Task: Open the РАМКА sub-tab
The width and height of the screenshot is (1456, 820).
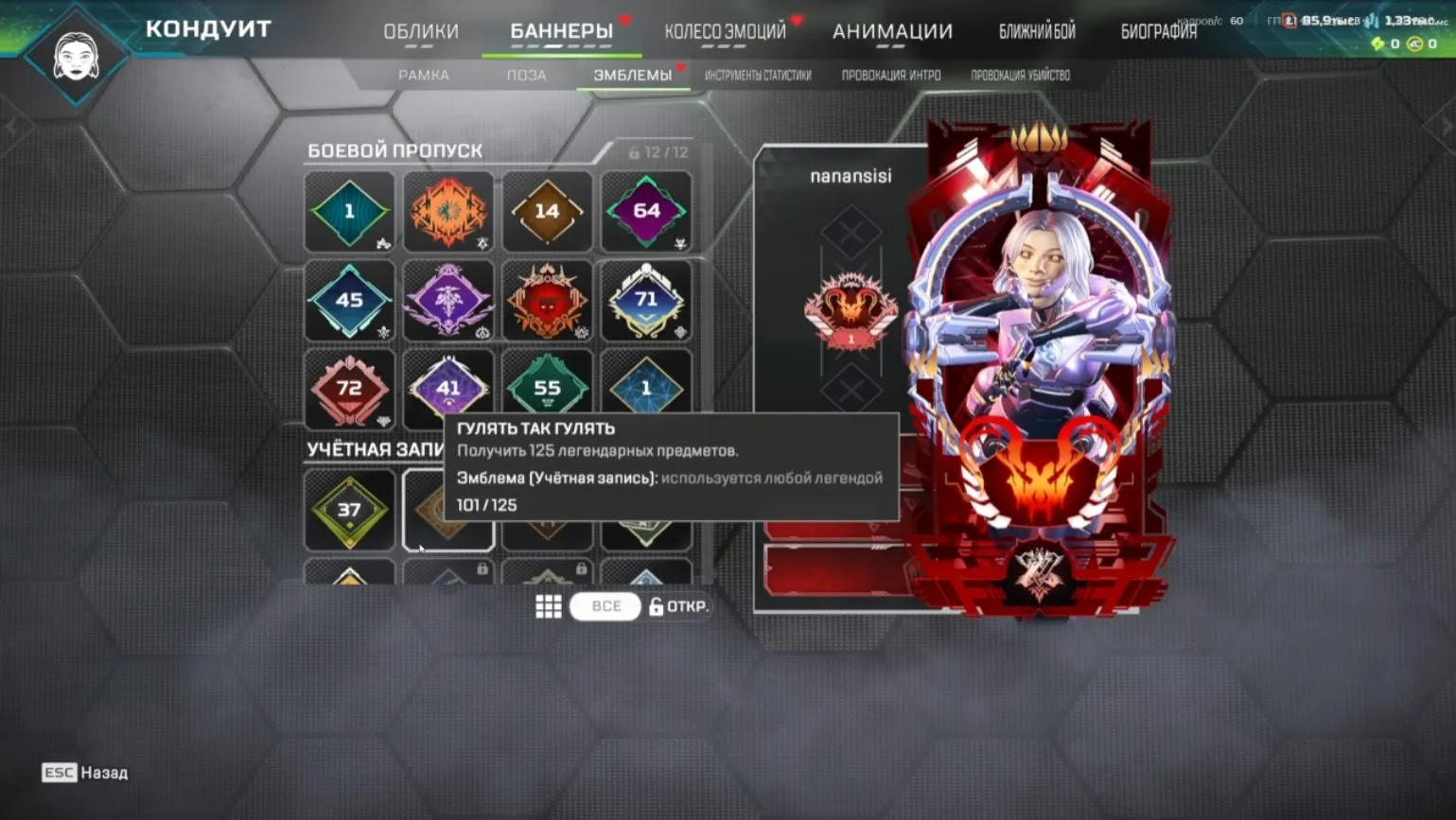Action: tap(425, 75)
